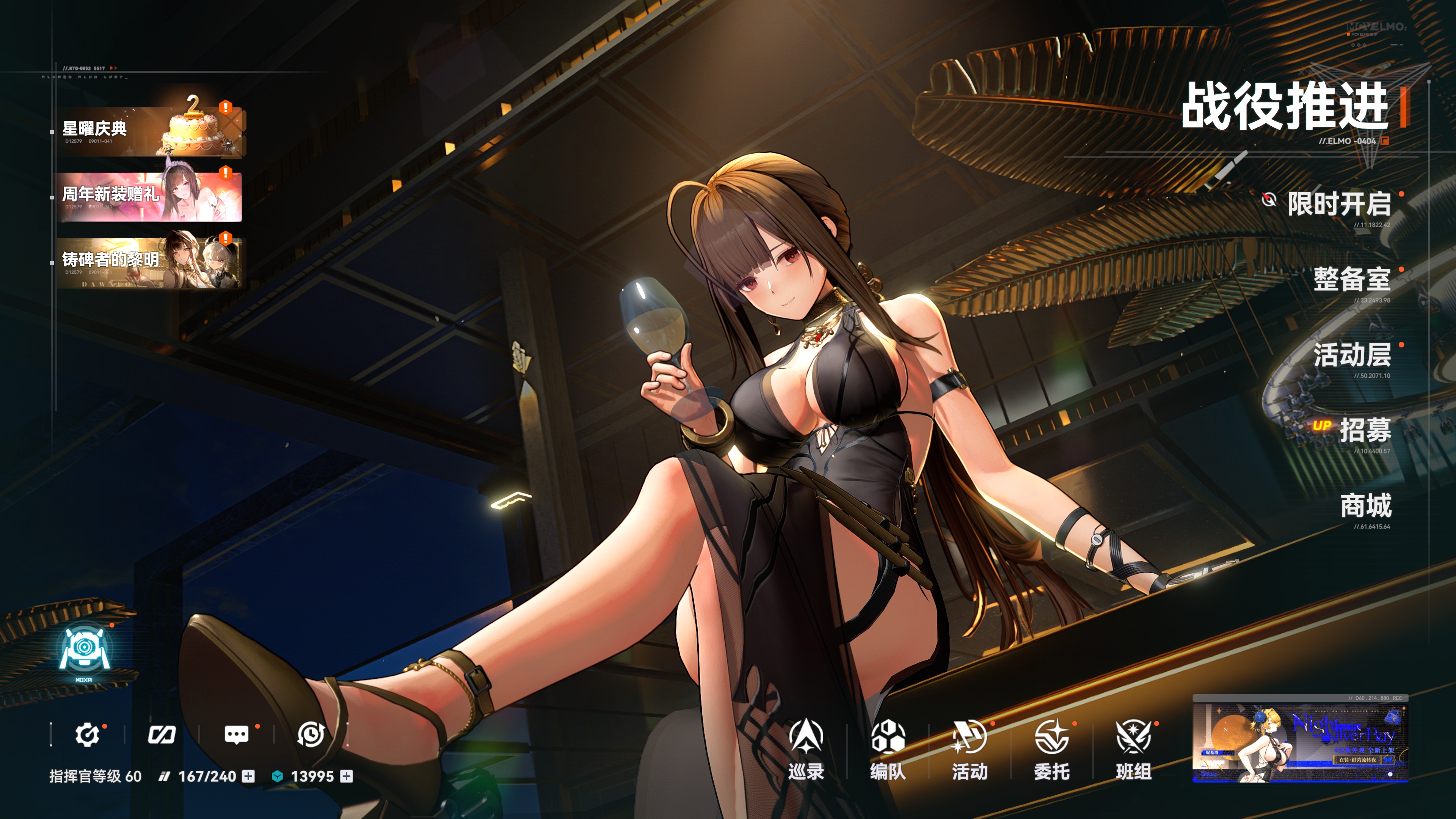Open the 周年新装赠礼 event banner
This screenshot has width=1456, height=819.
[150, 196]
